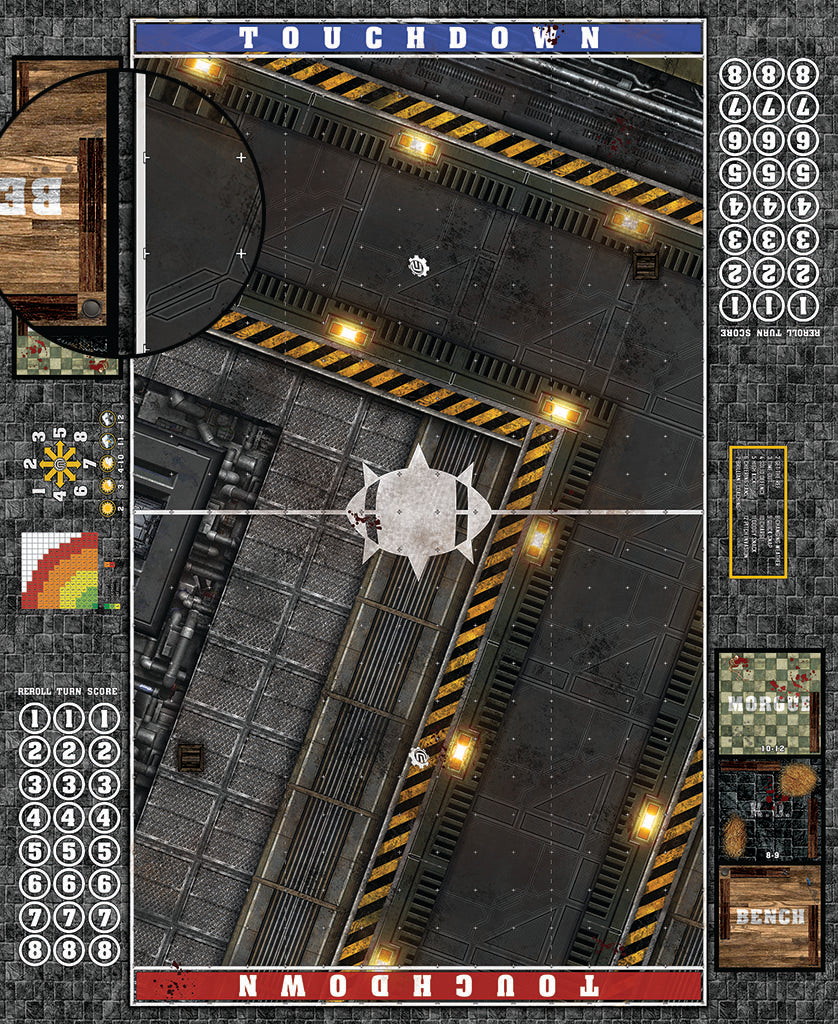Select the Morgue dugout box

pyautogui.click(x=769, y=702)
